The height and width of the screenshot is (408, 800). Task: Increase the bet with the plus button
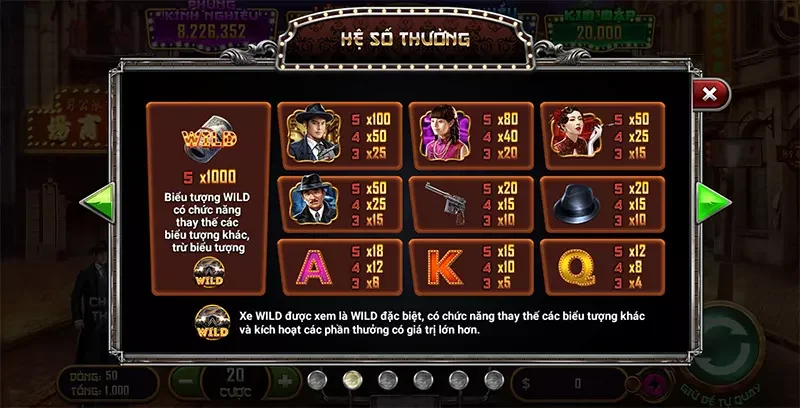[283, 382]
